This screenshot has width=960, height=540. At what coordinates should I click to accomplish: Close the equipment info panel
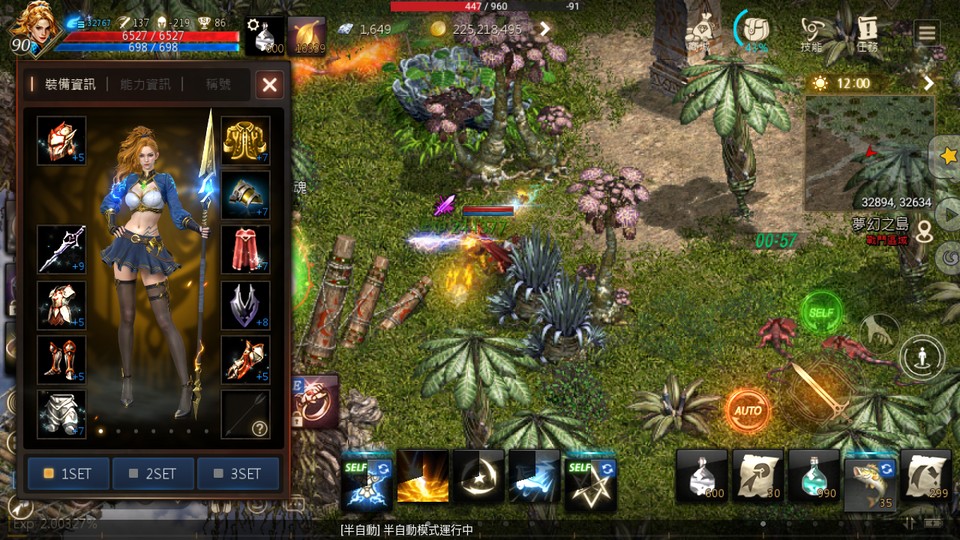(x=269, y=85)
